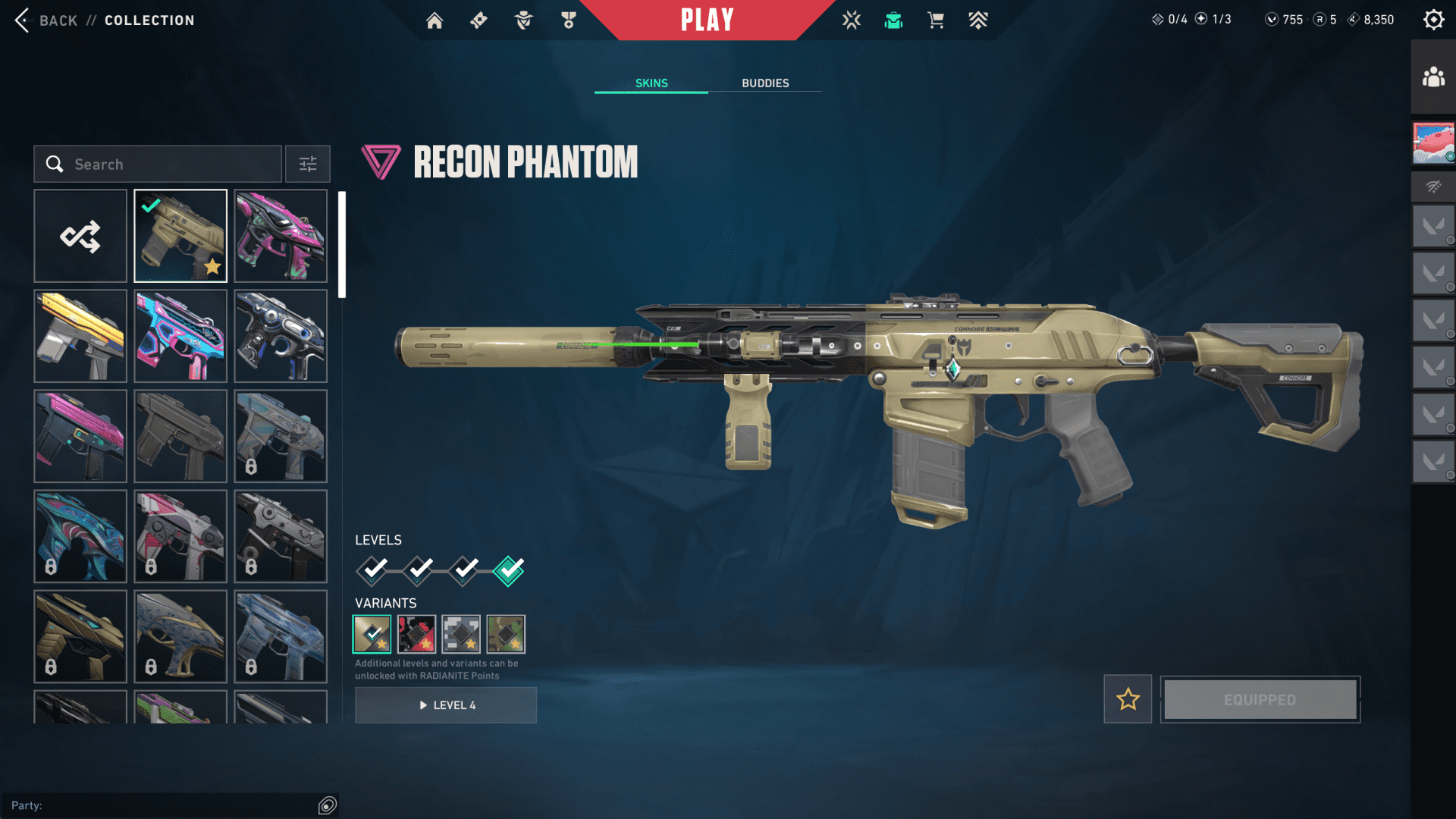
Task: Play the Level 4 preview video
Action: (x=446, y=705)
